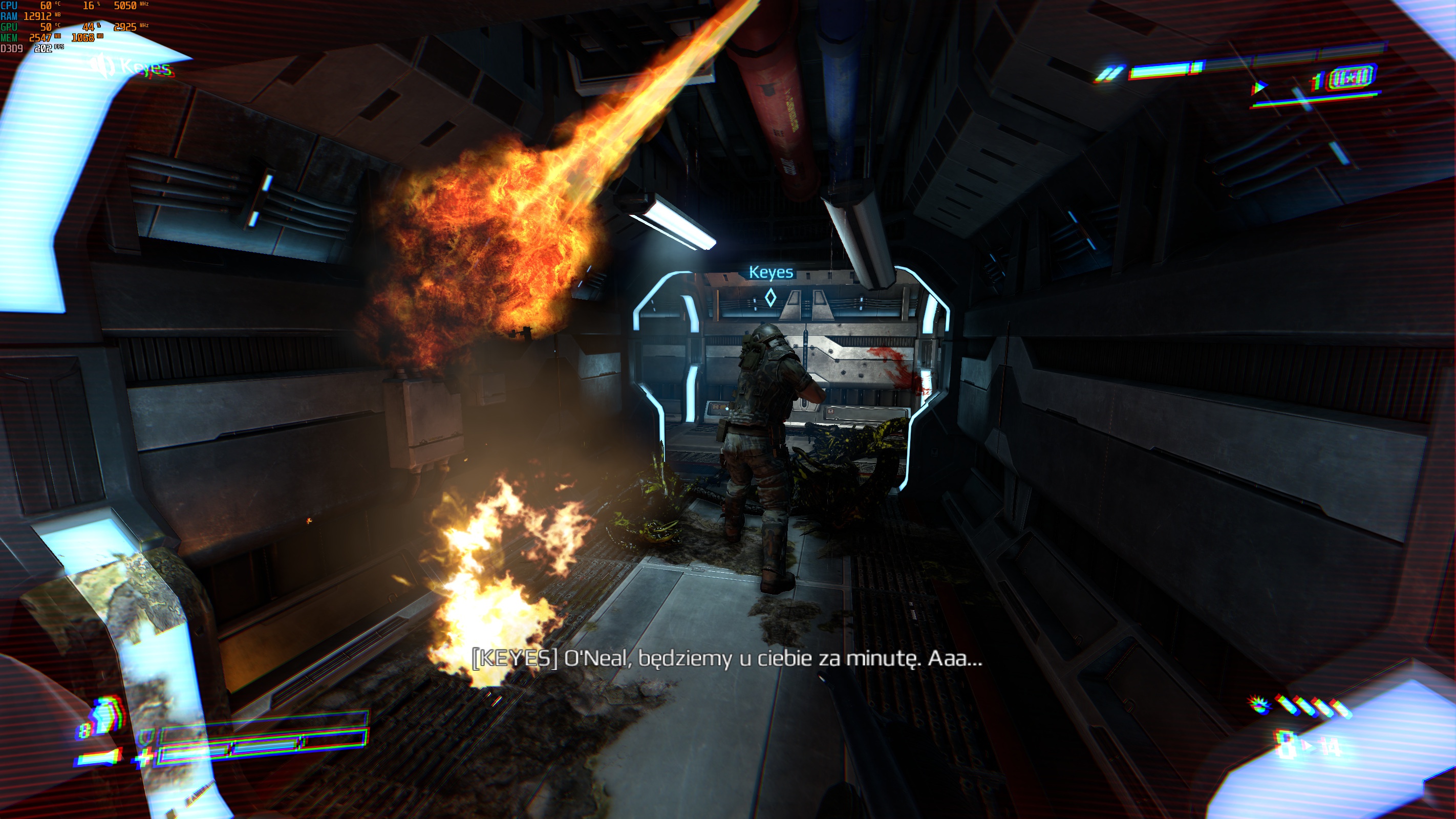
Task: Click the small triangle arrow by the rank badge
Action: [1258, 88]
